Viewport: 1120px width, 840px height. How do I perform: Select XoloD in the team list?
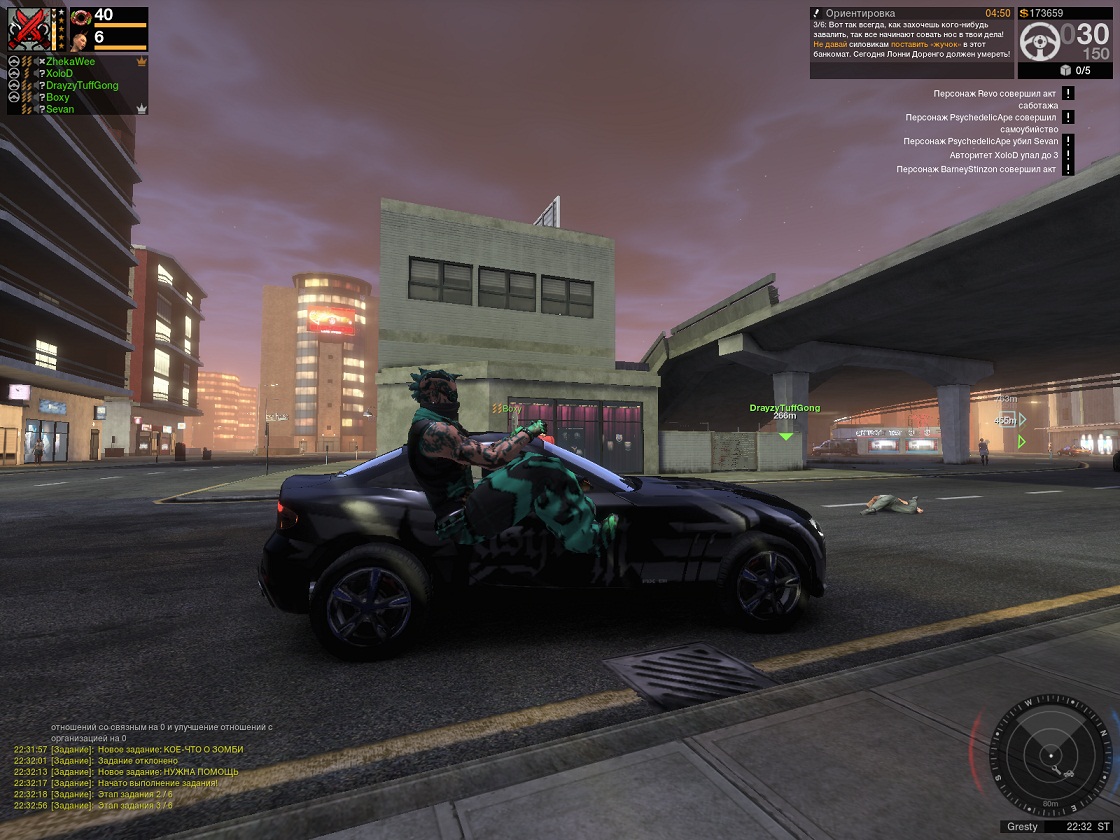coord(59,74)
